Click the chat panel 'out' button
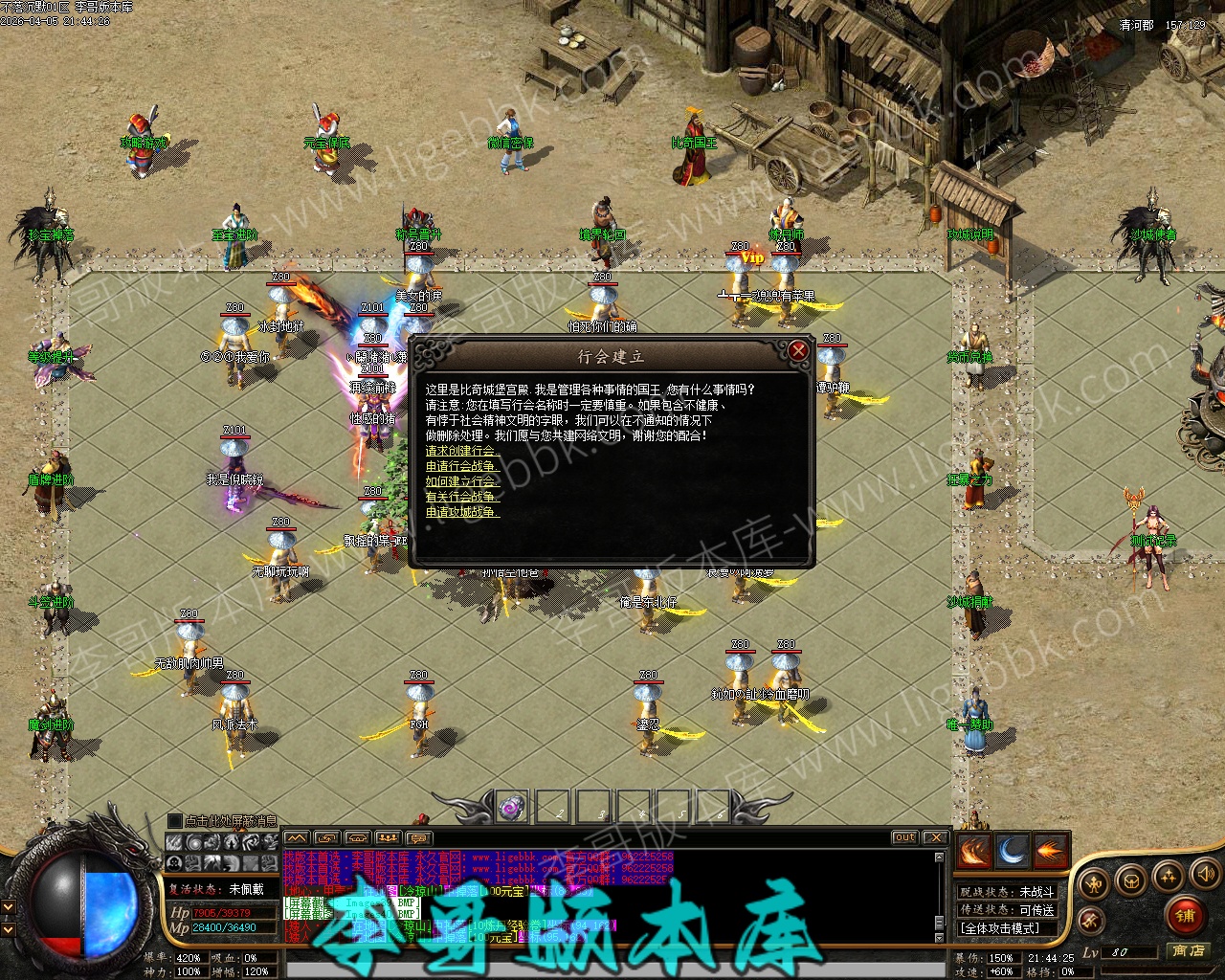The width and height of the screenshot is (1225, 980). pos(904,837)
